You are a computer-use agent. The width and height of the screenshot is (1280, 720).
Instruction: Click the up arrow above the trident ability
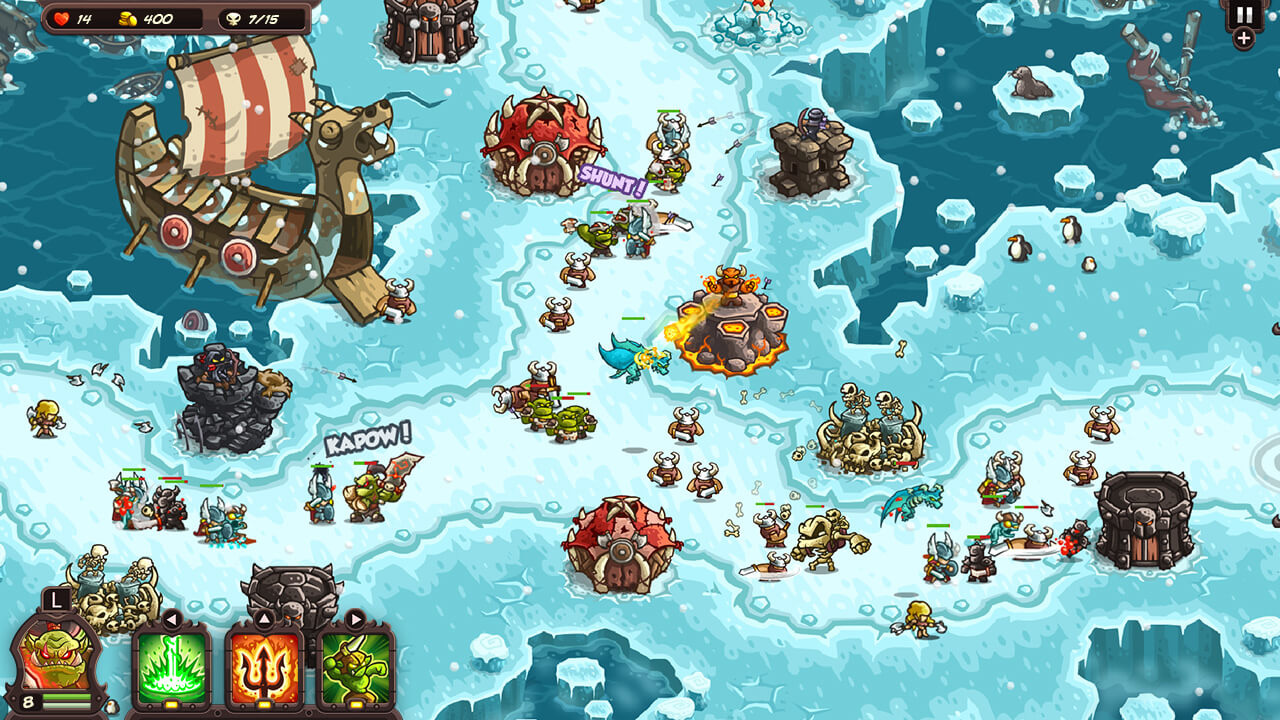(x=263, y=617)
